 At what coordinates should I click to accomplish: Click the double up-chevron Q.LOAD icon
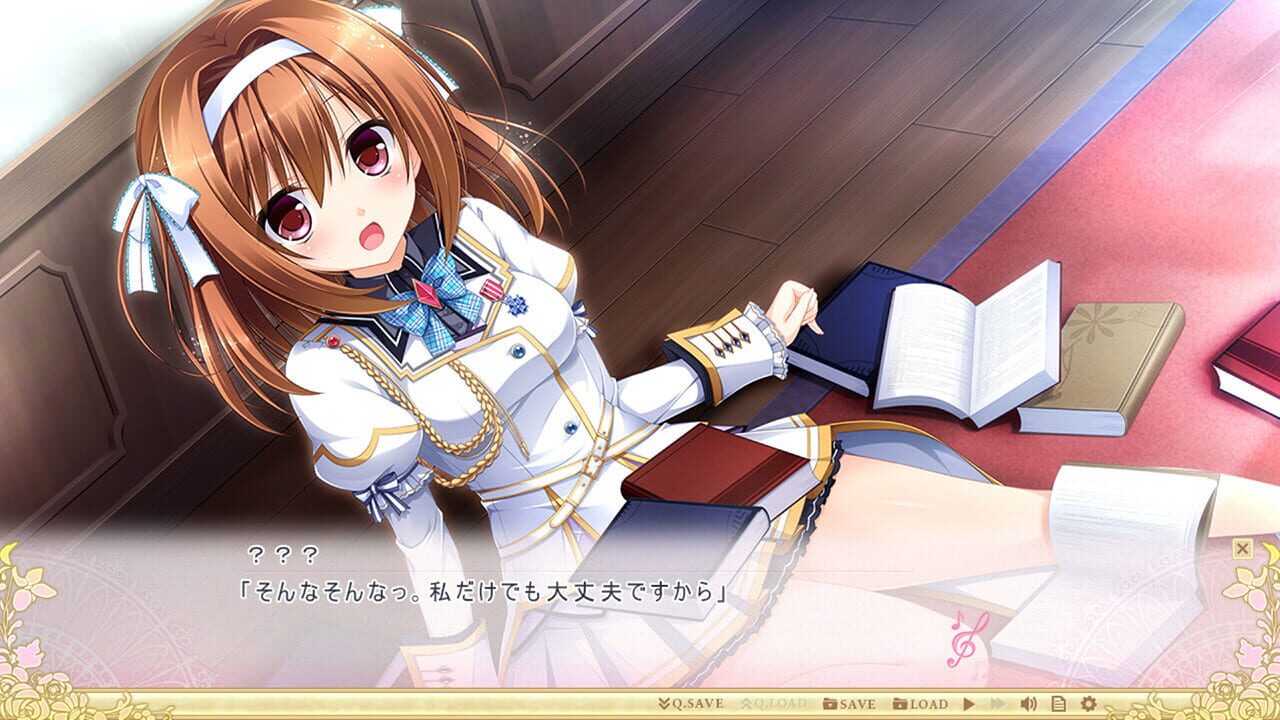(747, 705)
